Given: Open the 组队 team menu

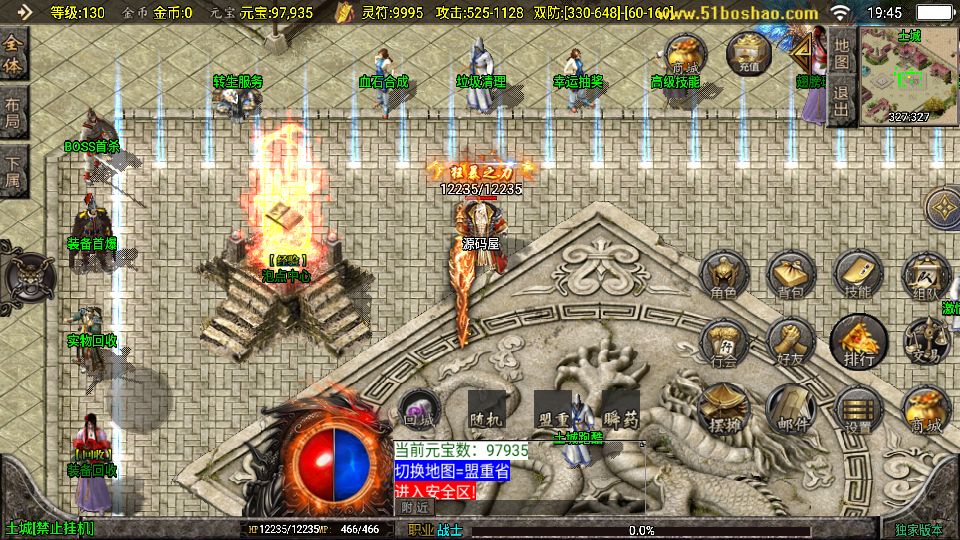Looking at the screenshot, I should 925,276.
